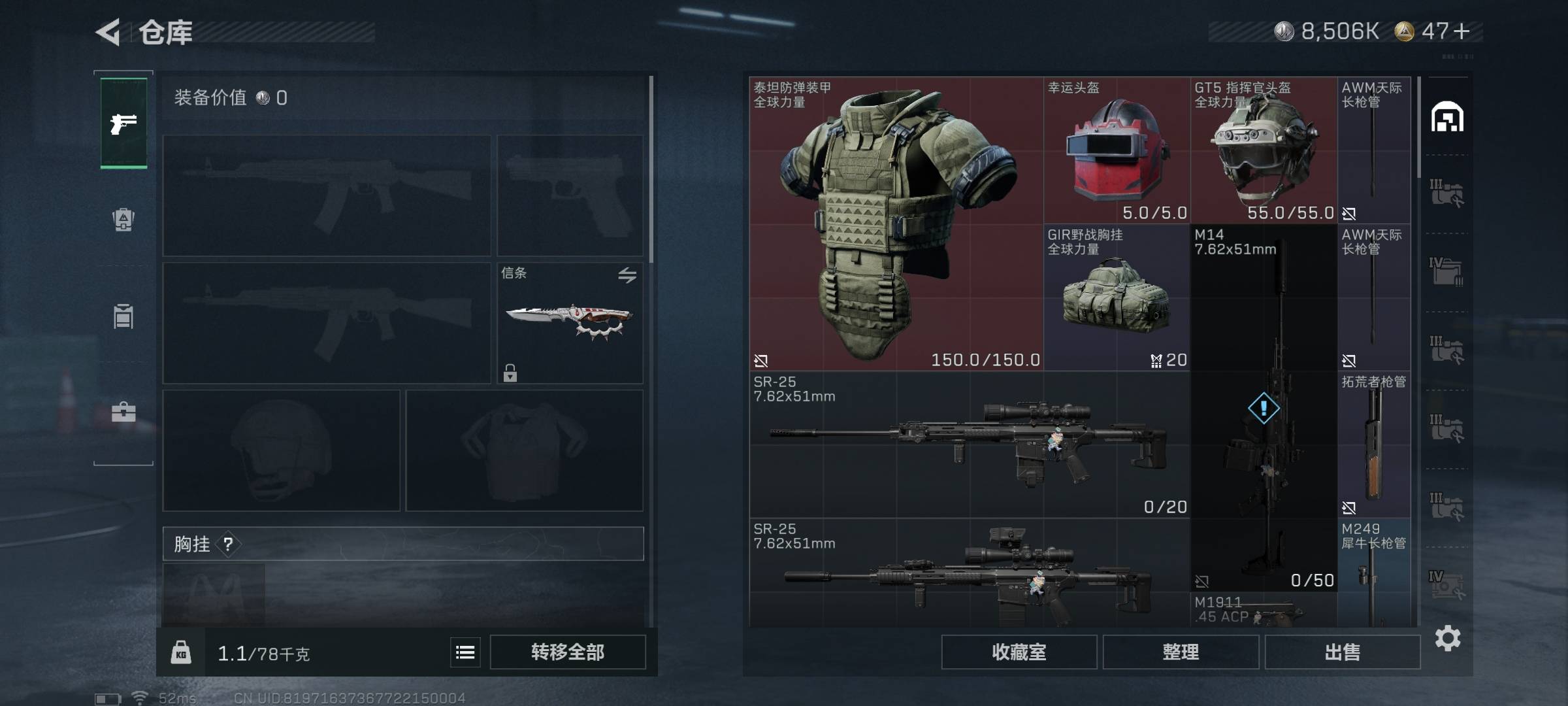Choose the GIR野战胸挂 chest rig

pos(1116,297)
